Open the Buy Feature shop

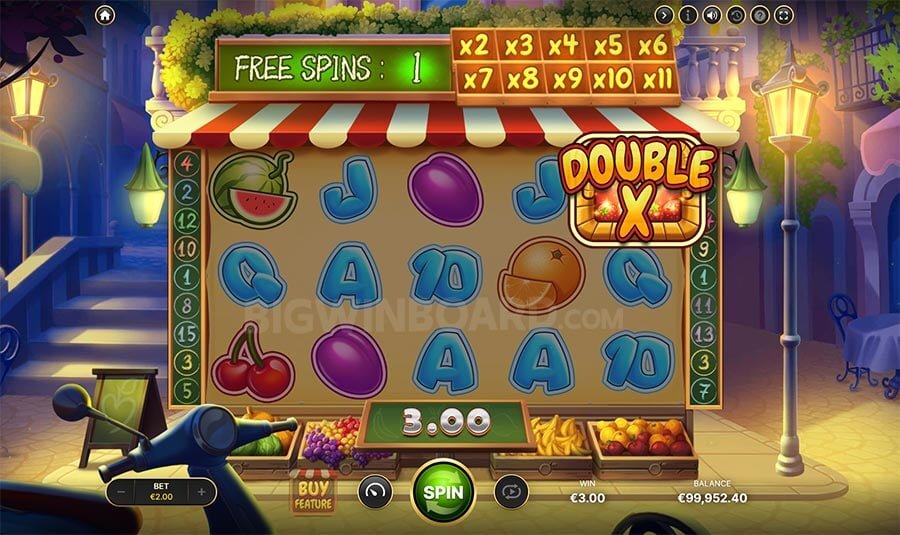click(x=312, y=492)
